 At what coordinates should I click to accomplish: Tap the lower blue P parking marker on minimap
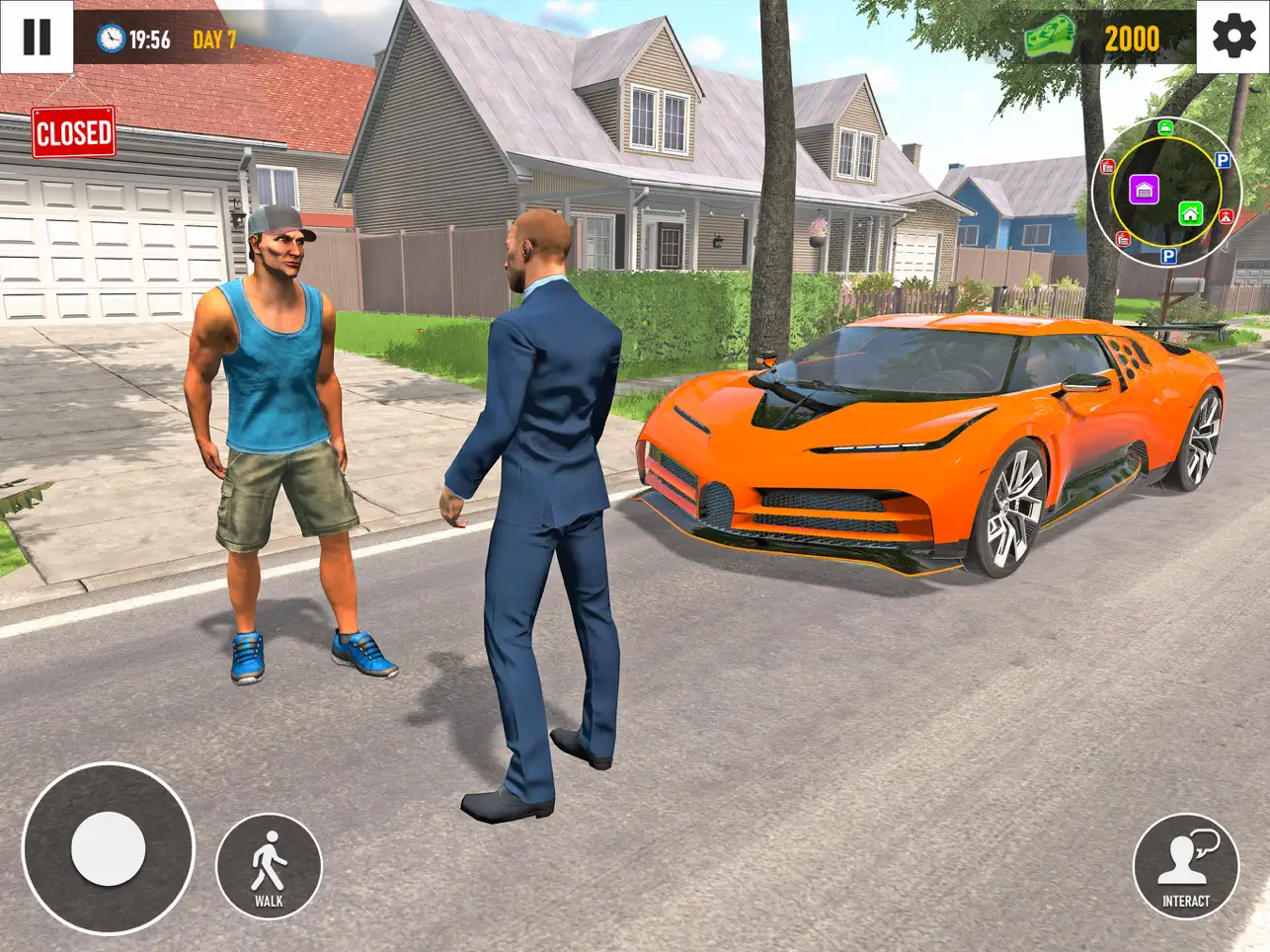[1168, 257]
